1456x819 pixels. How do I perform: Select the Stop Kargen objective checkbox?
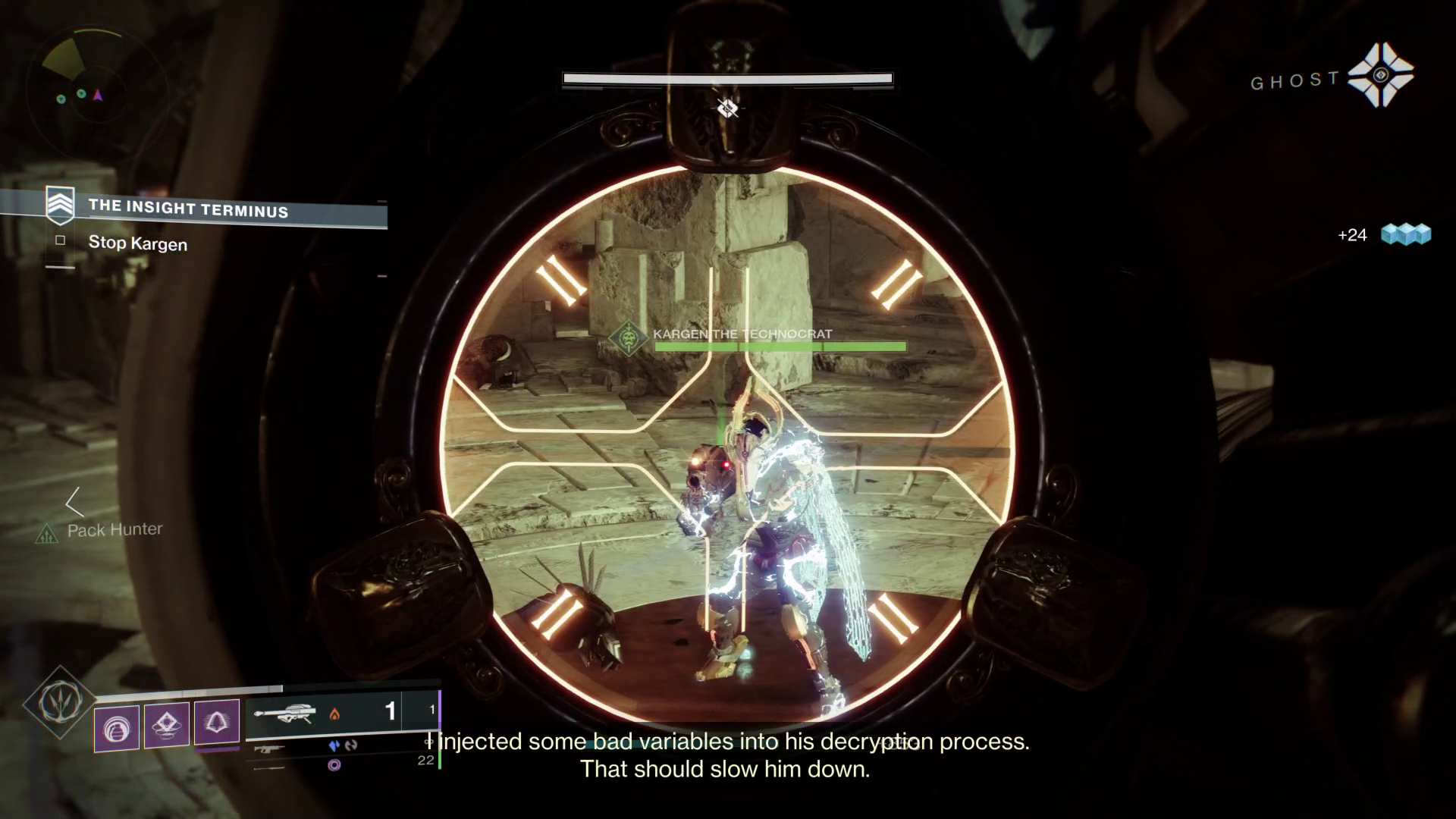click(61, 241)
